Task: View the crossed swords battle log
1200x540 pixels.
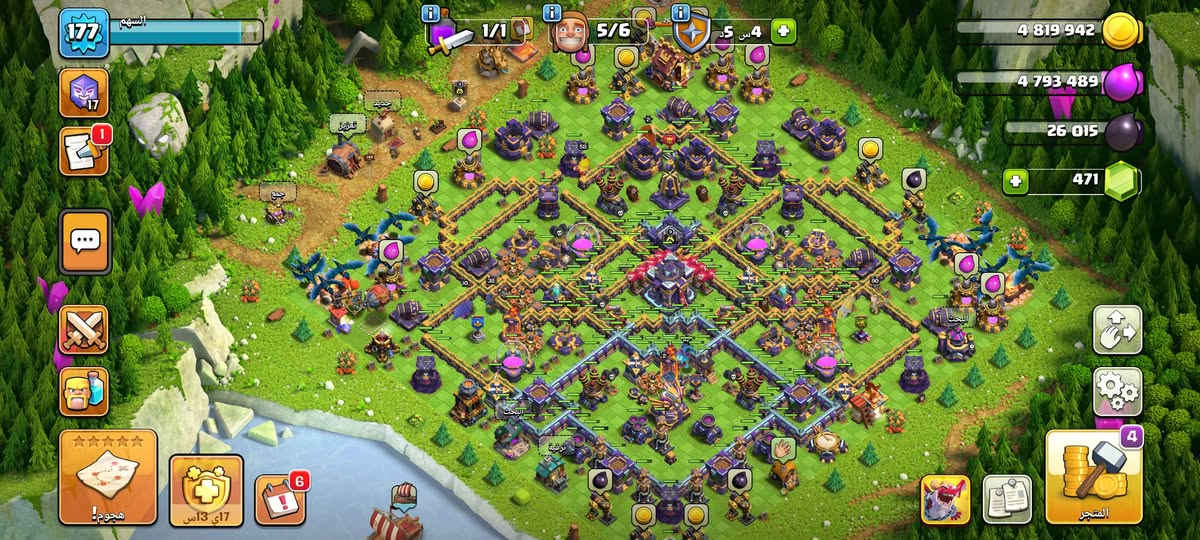Action: pyautogui.click(x=85, y=329)
